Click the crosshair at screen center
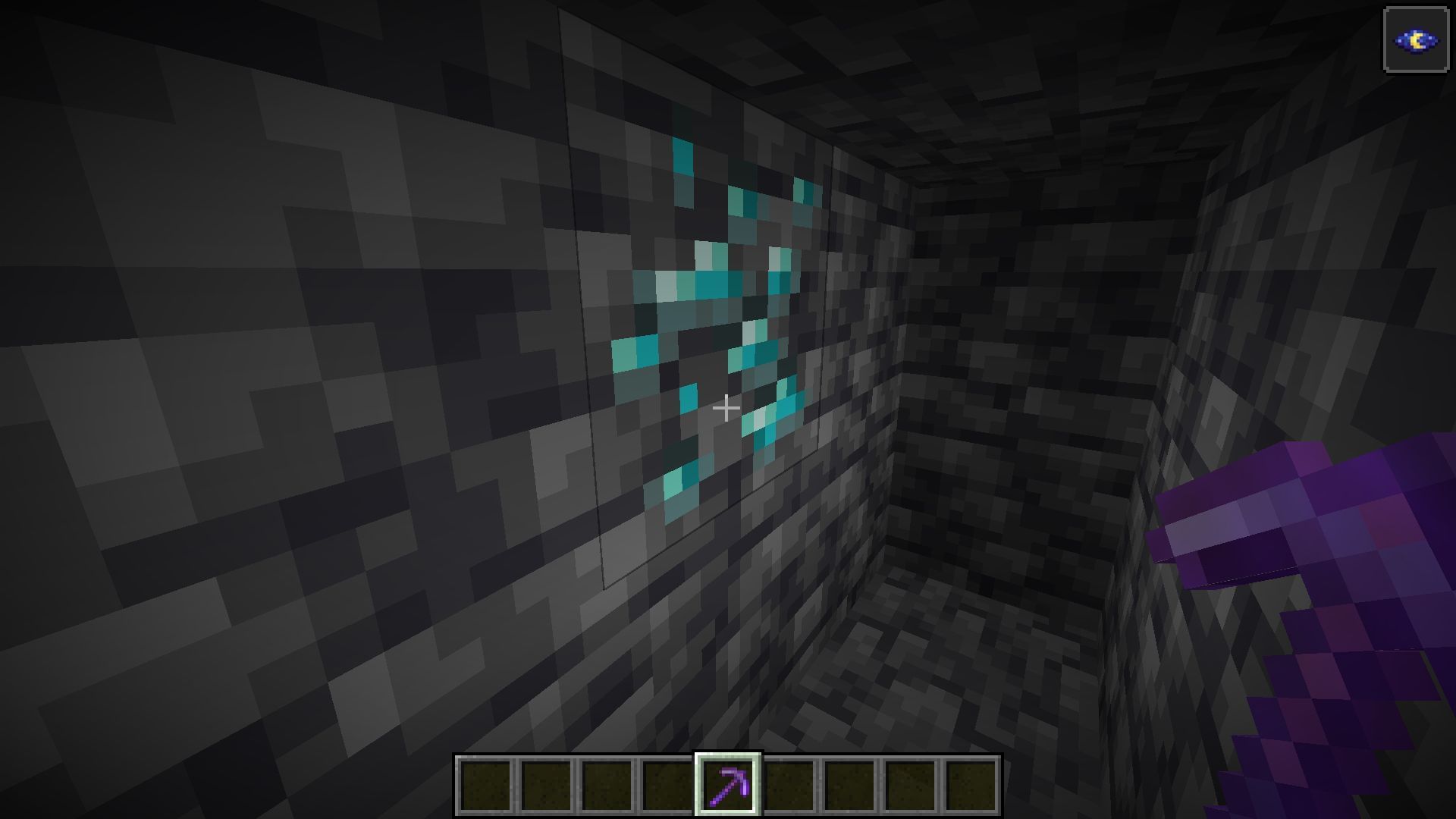 tap(726, 409)
